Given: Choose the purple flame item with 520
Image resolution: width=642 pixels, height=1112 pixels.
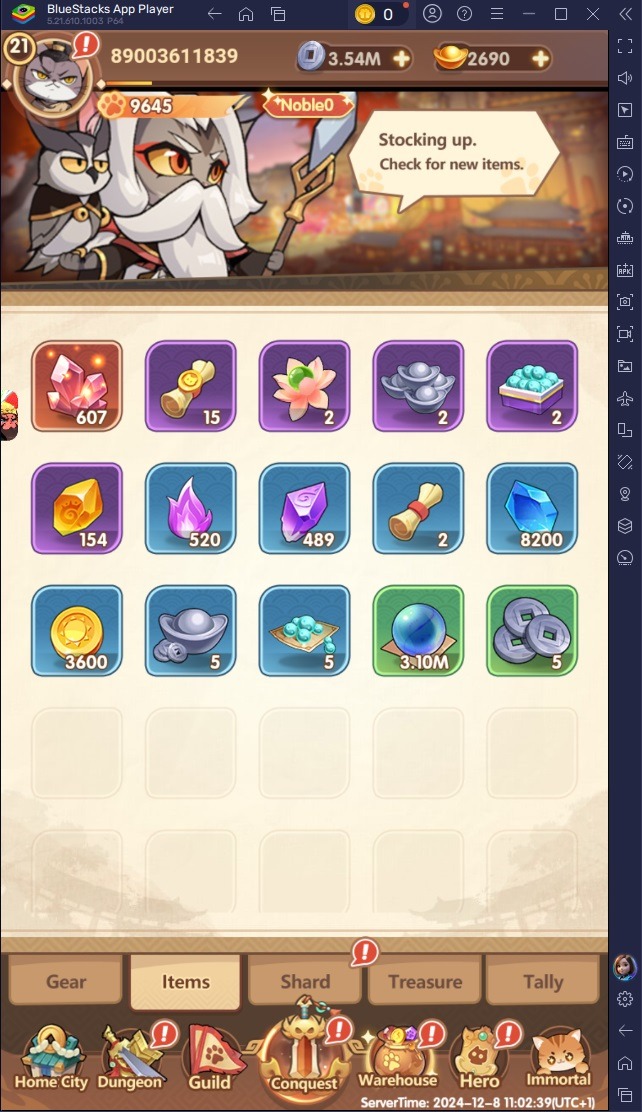Looking at the screenshot, I should (191, 509).
